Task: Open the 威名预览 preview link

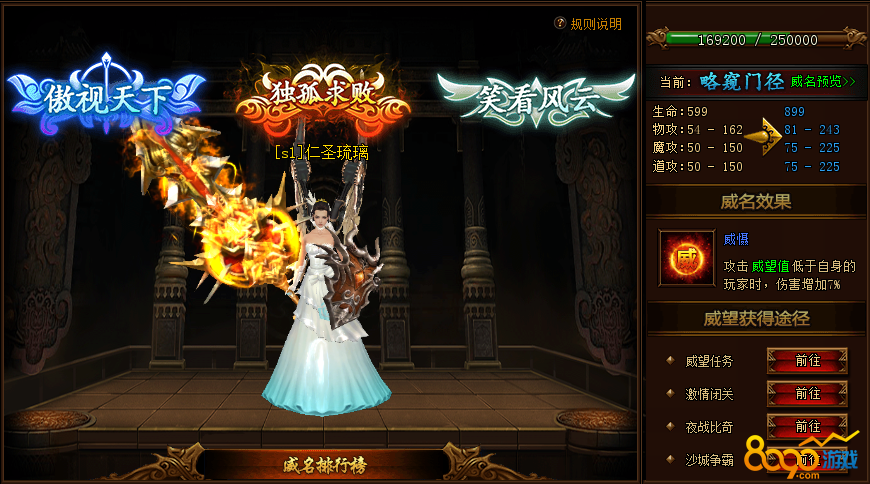Action: click(823, 81)
